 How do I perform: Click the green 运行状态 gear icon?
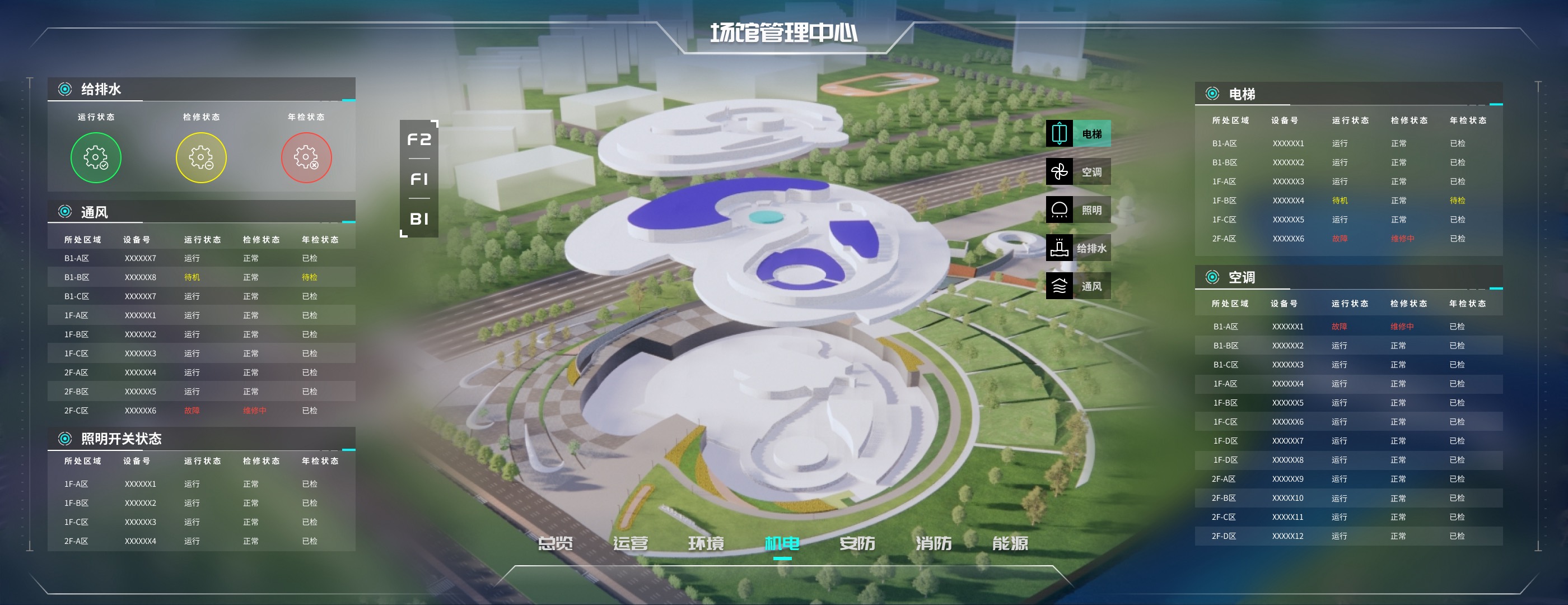tap(96, 157)
